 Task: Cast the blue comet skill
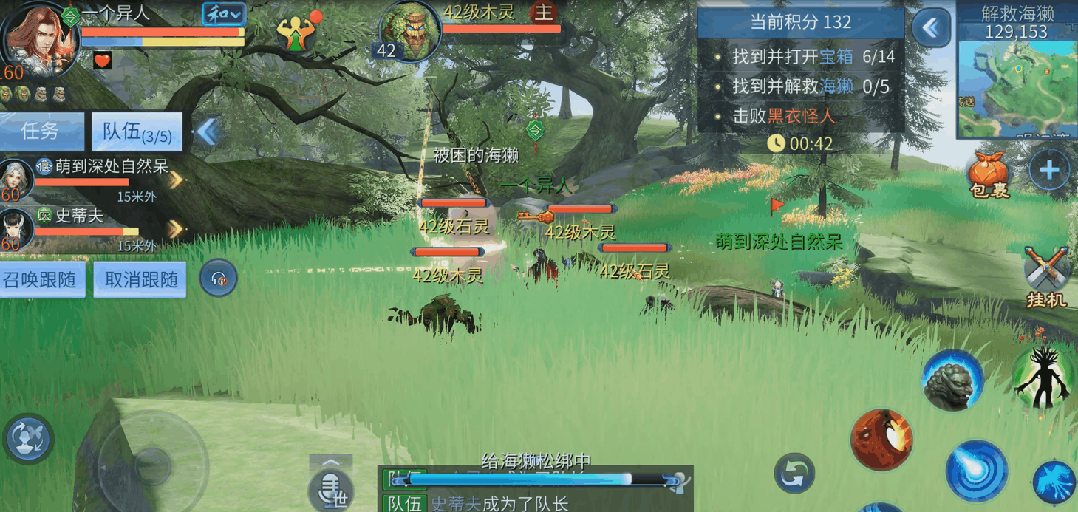pos(976,468)
